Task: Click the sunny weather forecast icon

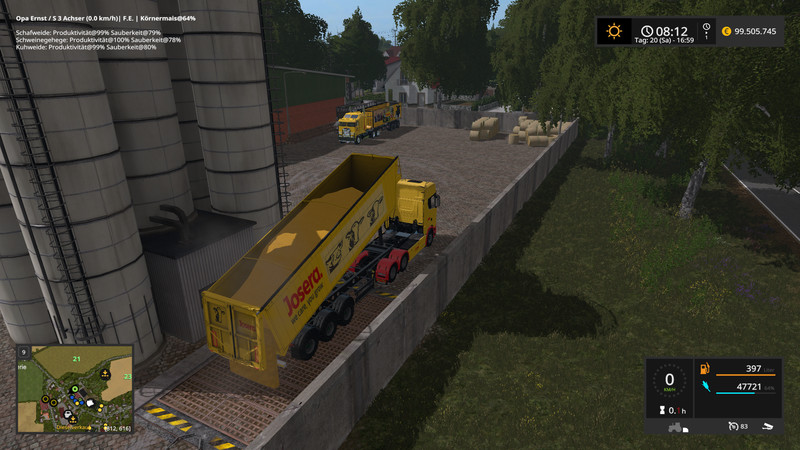Action: click(614, 31)
